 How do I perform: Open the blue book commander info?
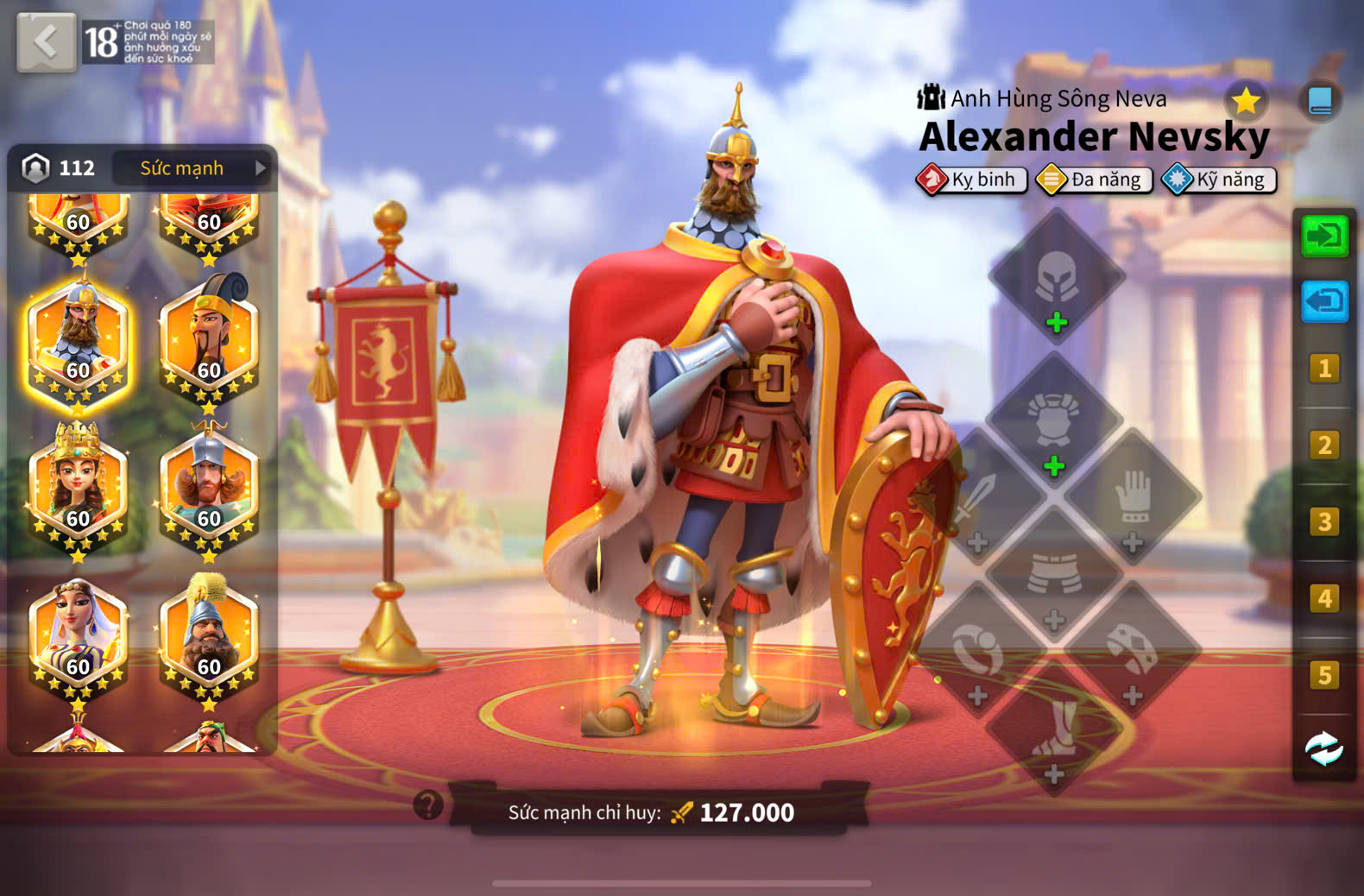(x=1319, y=101)
